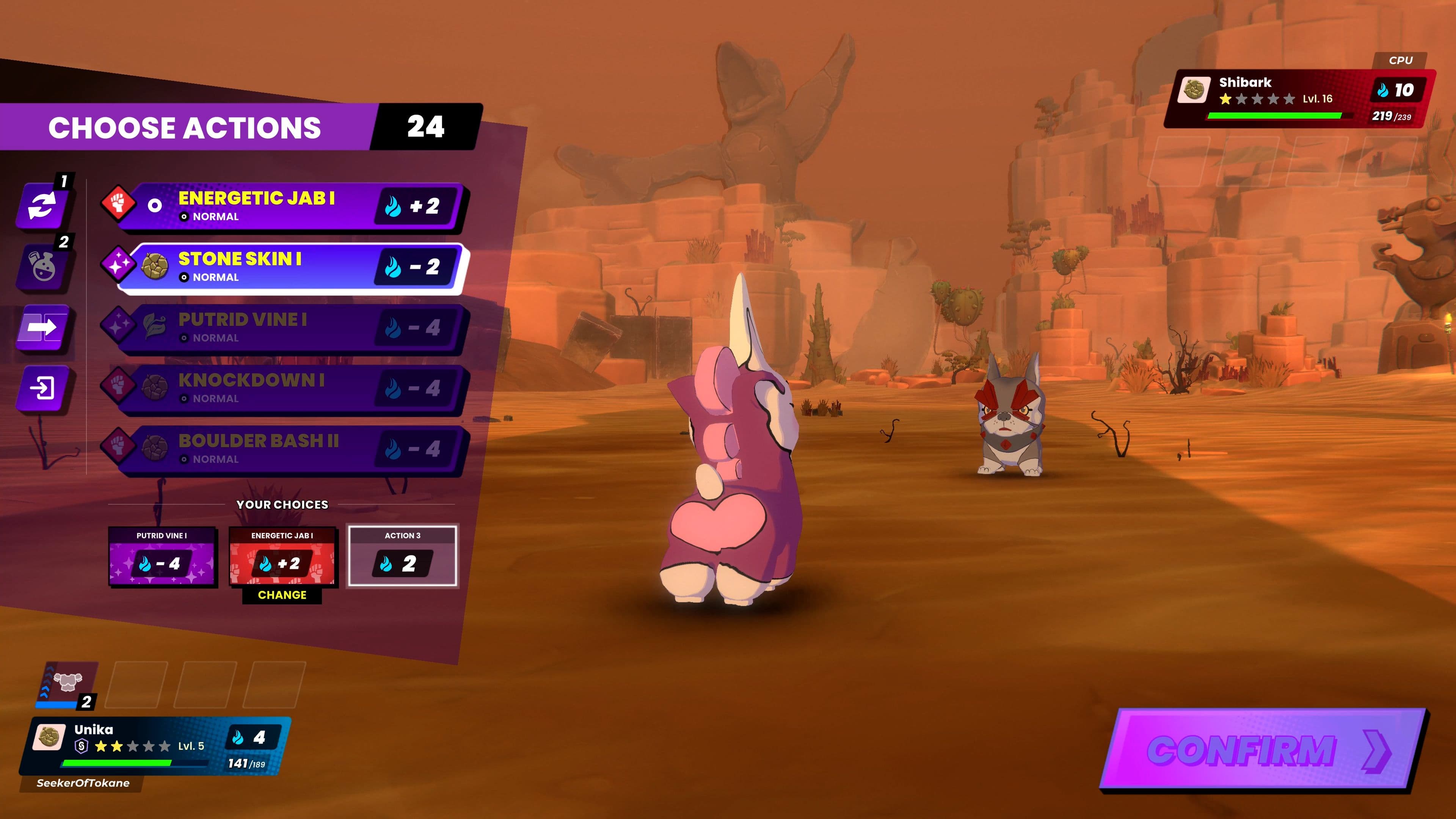Screen dimensions: 1456x819
Task: Click the CHANGE label under Energetic Jab I
Action: click(x=282, y=595)
